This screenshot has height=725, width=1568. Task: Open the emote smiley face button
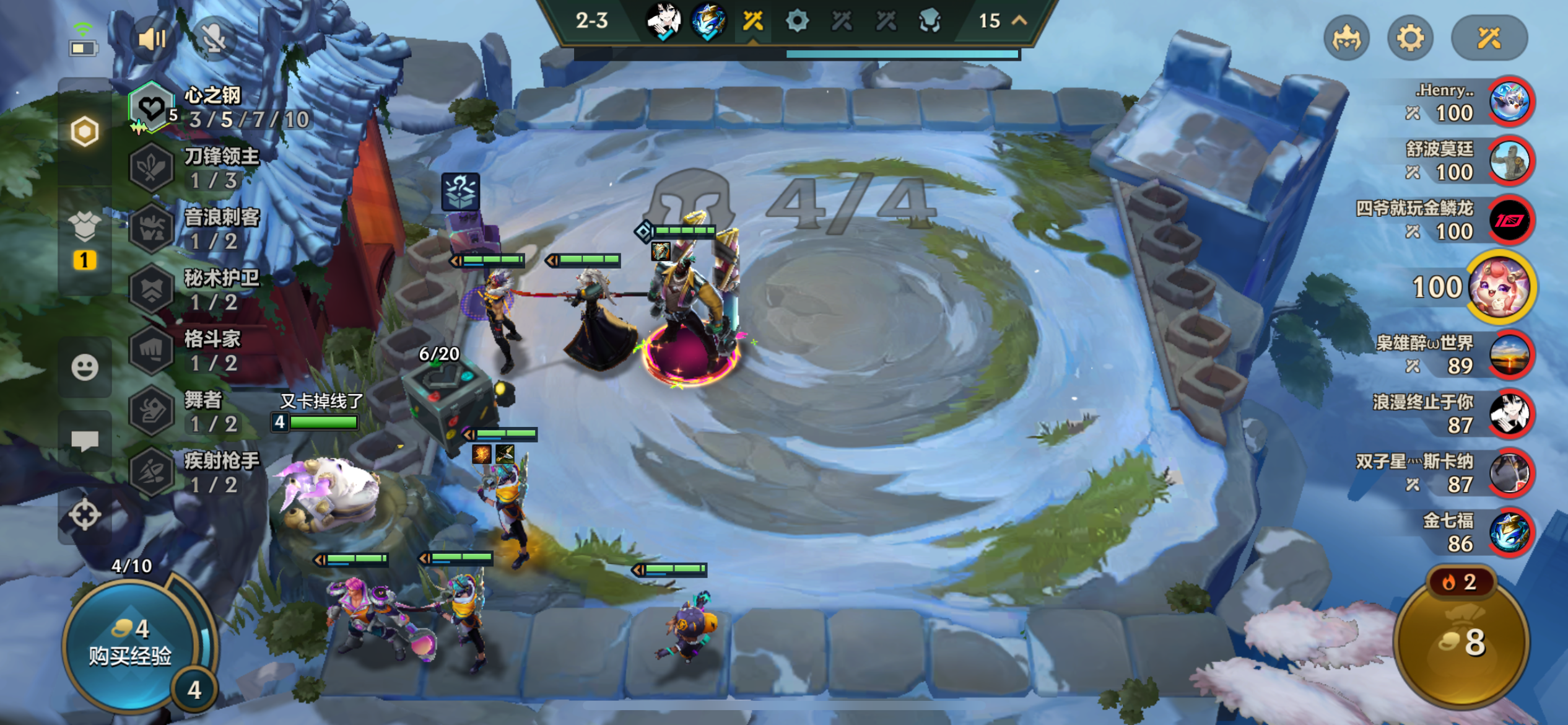(x=85, y=367)
